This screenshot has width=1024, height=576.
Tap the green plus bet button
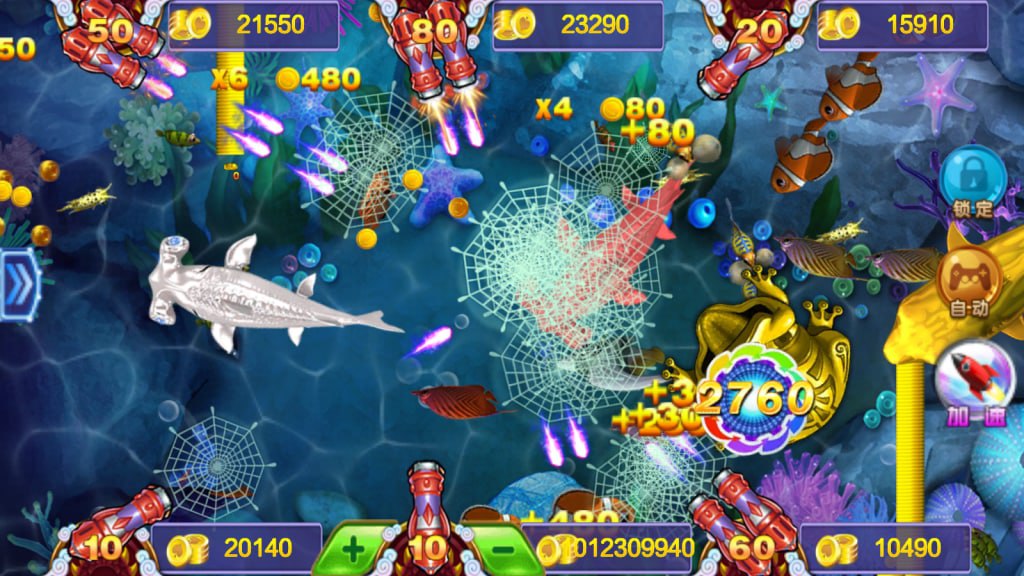pos(355,548)
